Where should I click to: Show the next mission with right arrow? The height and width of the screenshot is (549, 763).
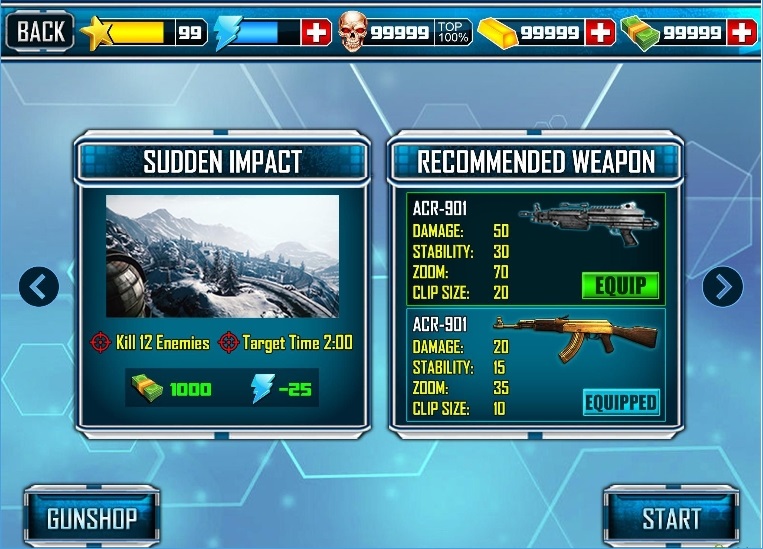[722, 288]
